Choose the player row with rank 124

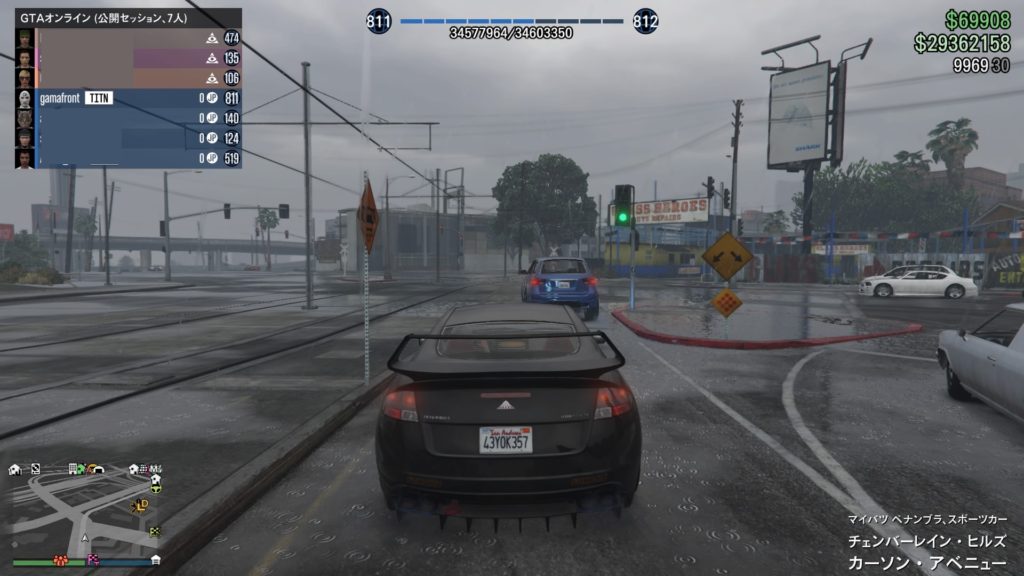[128, 138]
